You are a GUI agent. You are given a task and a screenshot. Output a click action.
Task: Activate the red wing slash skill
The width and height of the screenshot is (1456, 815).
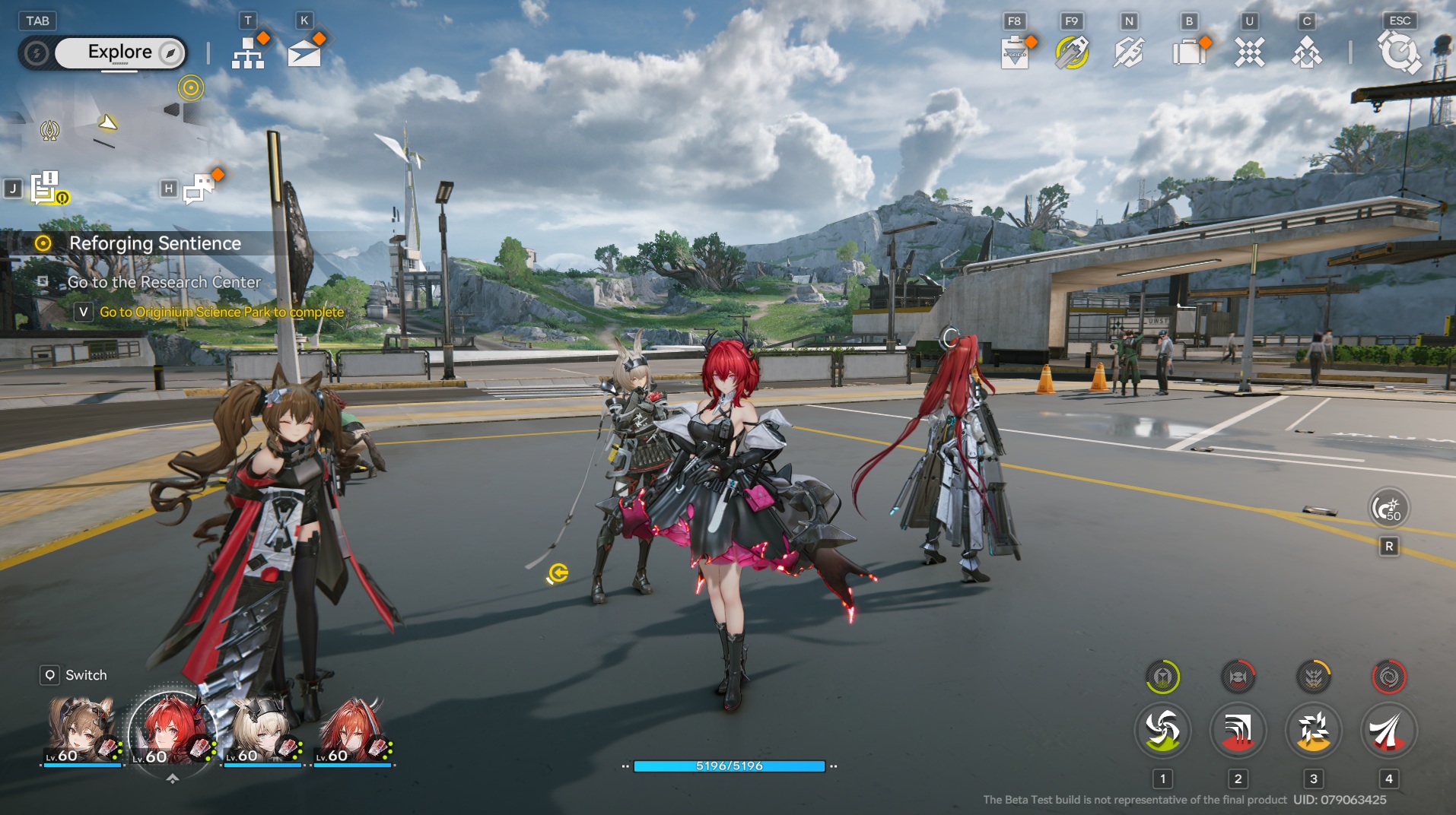[x=1388, y=731]
